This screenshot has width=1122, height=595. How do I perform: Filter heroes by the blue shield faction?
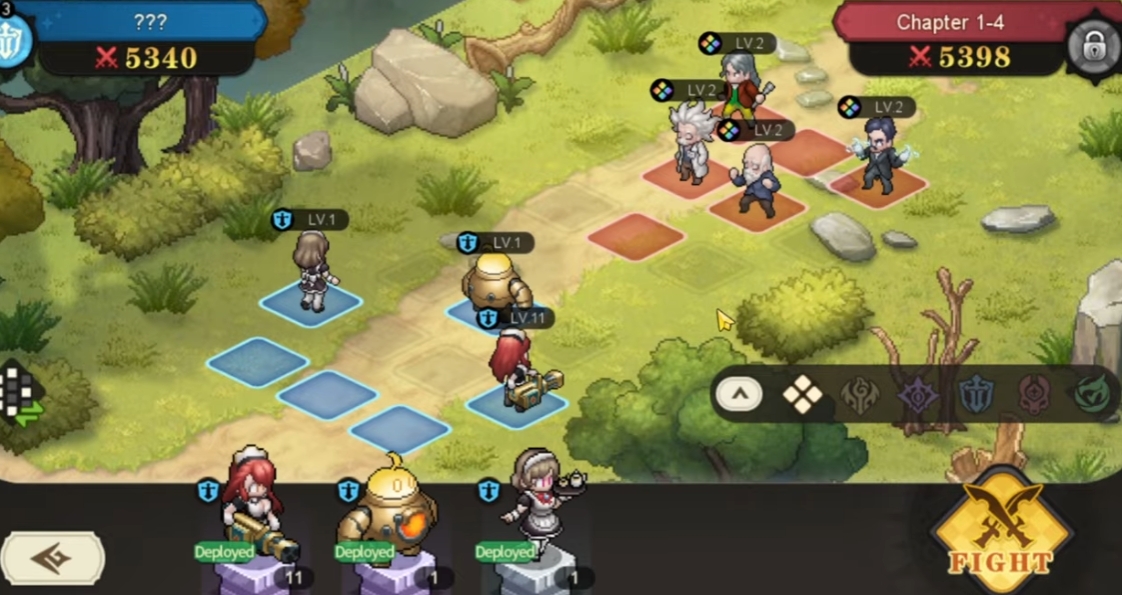976,395
